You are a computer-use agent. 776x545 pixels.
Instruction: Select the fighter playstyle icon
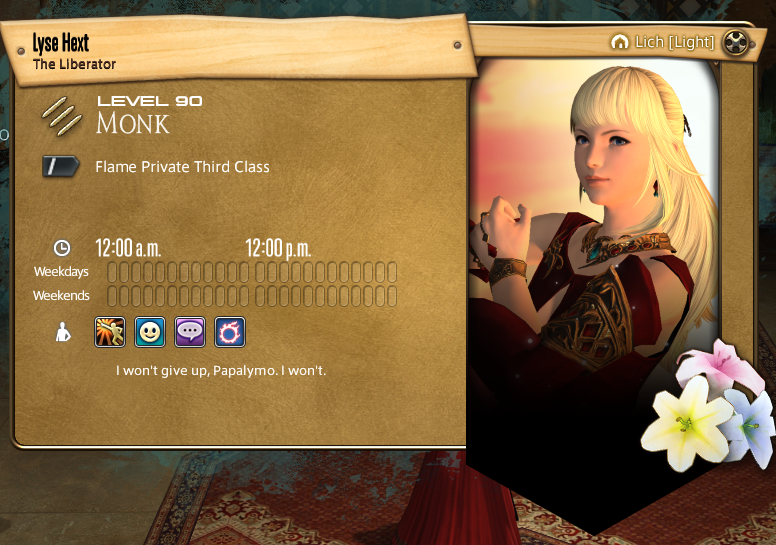110,332
